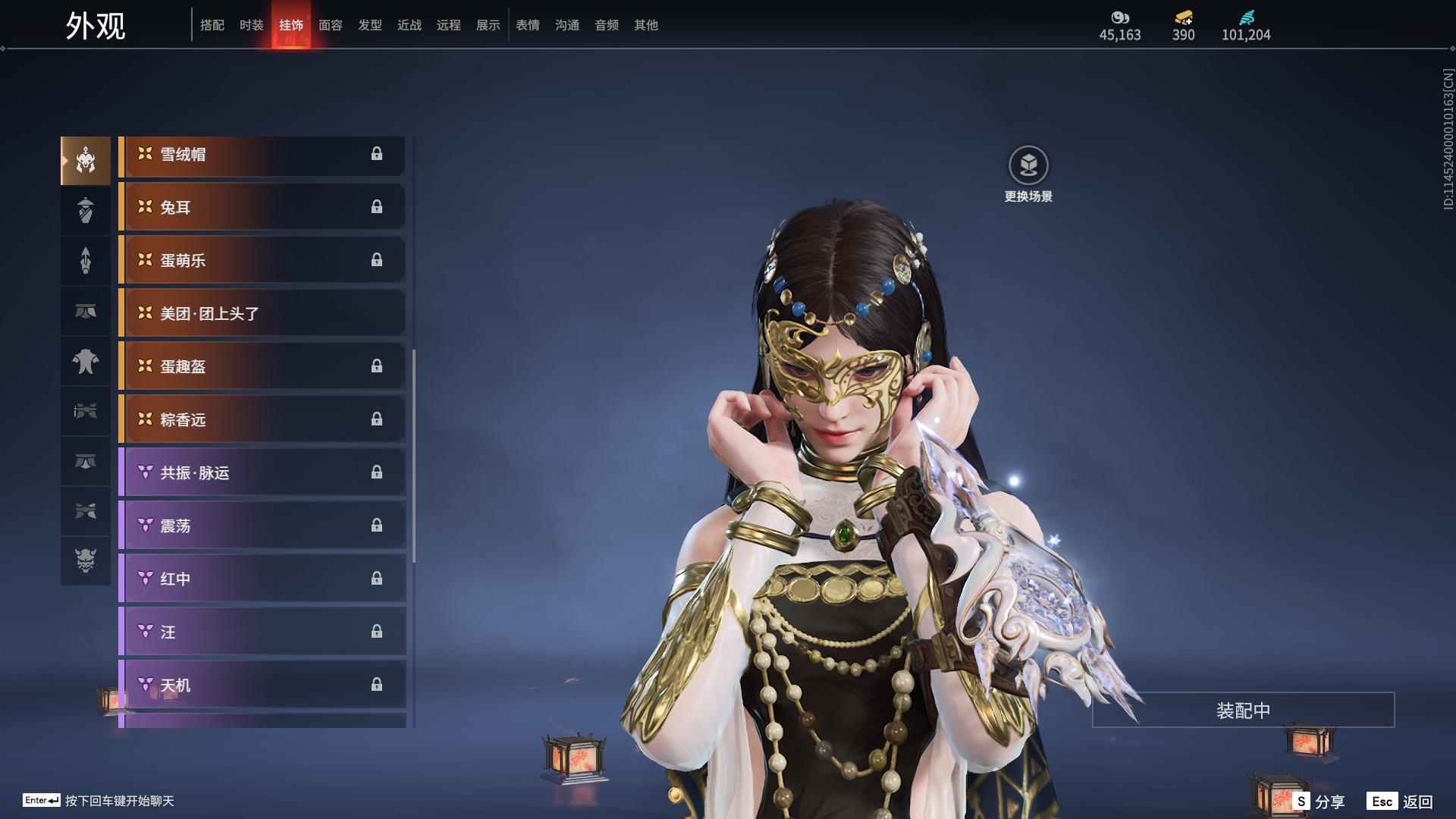Select the 天机 accessory
1456x819 pixels.
click(x=262, y=686)
